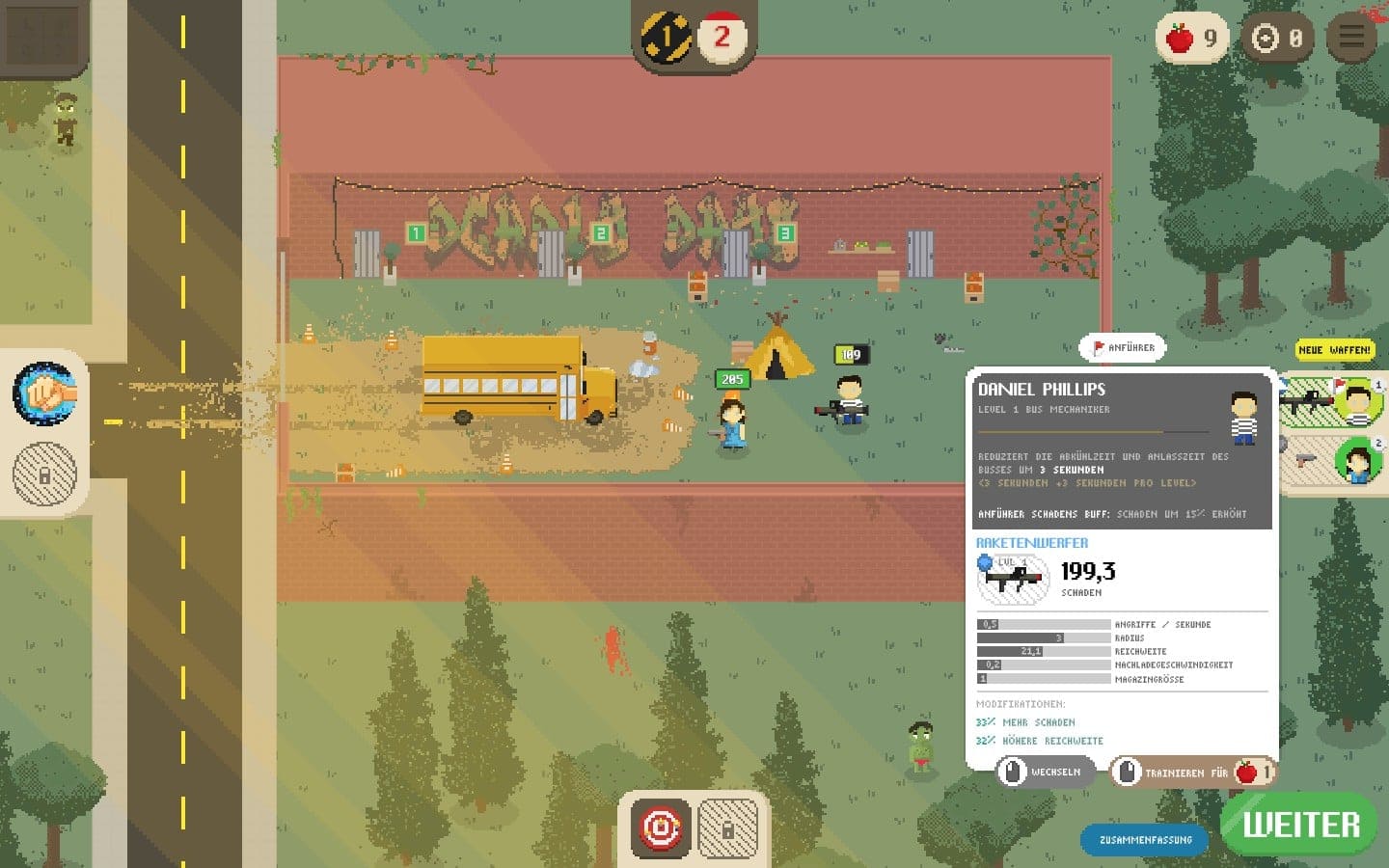
Task: Open the Zusammenfassung summary
Action: [x=1145, y=840]
